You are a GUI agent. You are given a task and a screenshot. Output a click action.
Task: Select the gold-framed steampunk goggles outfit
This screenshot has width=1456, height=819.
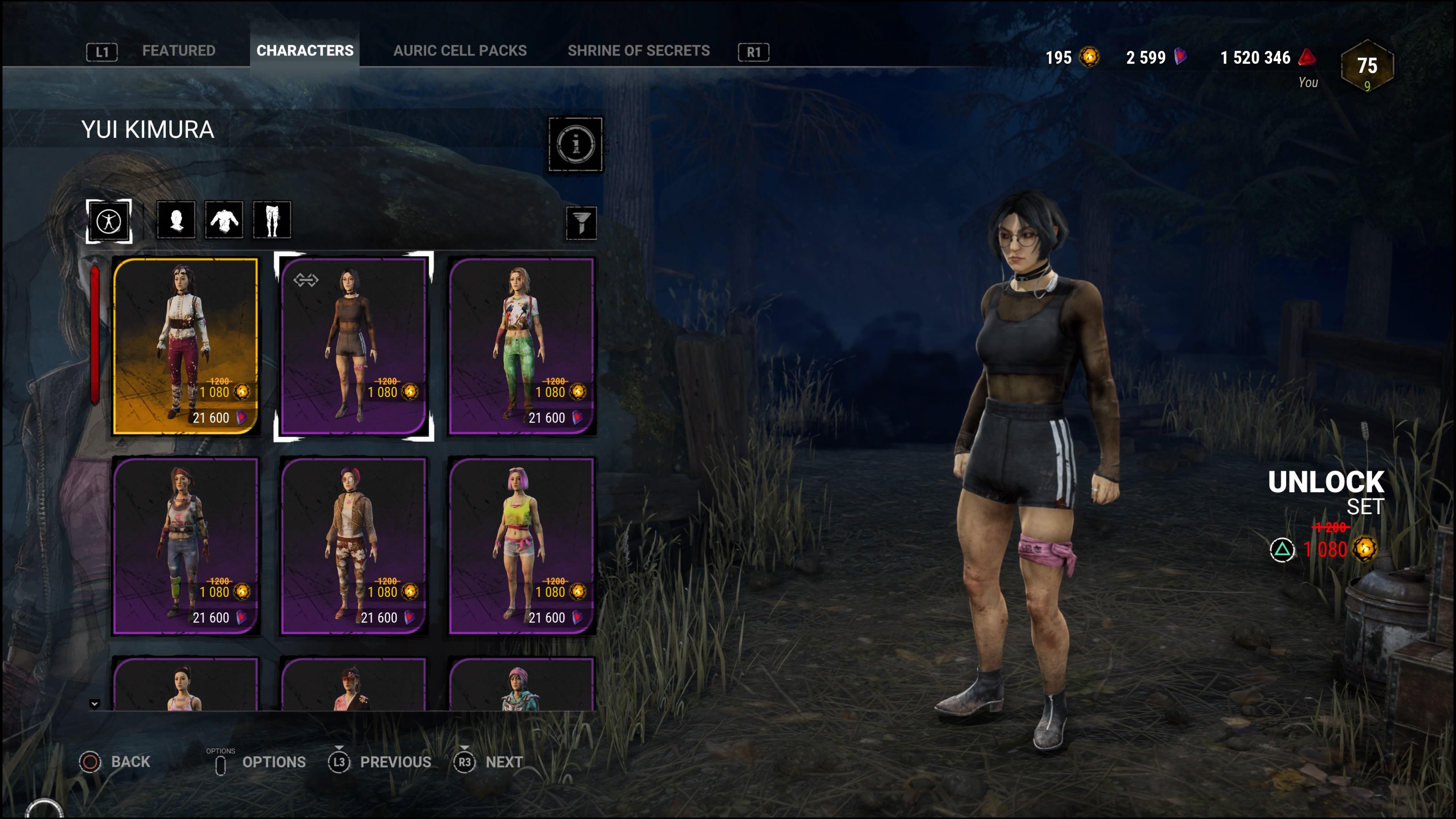point(185,346)
